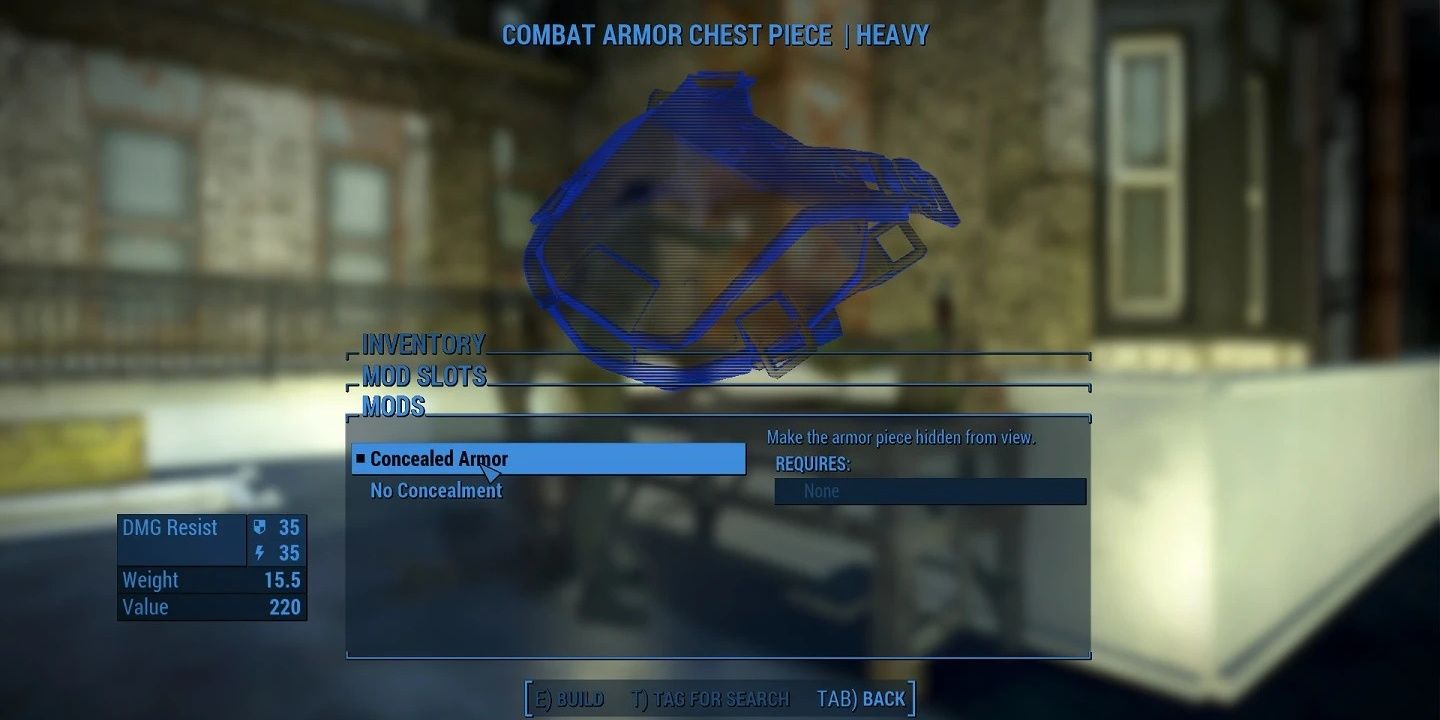Click the Value stat showing 220
This screenshot has height=720, width=1440.
284,606
